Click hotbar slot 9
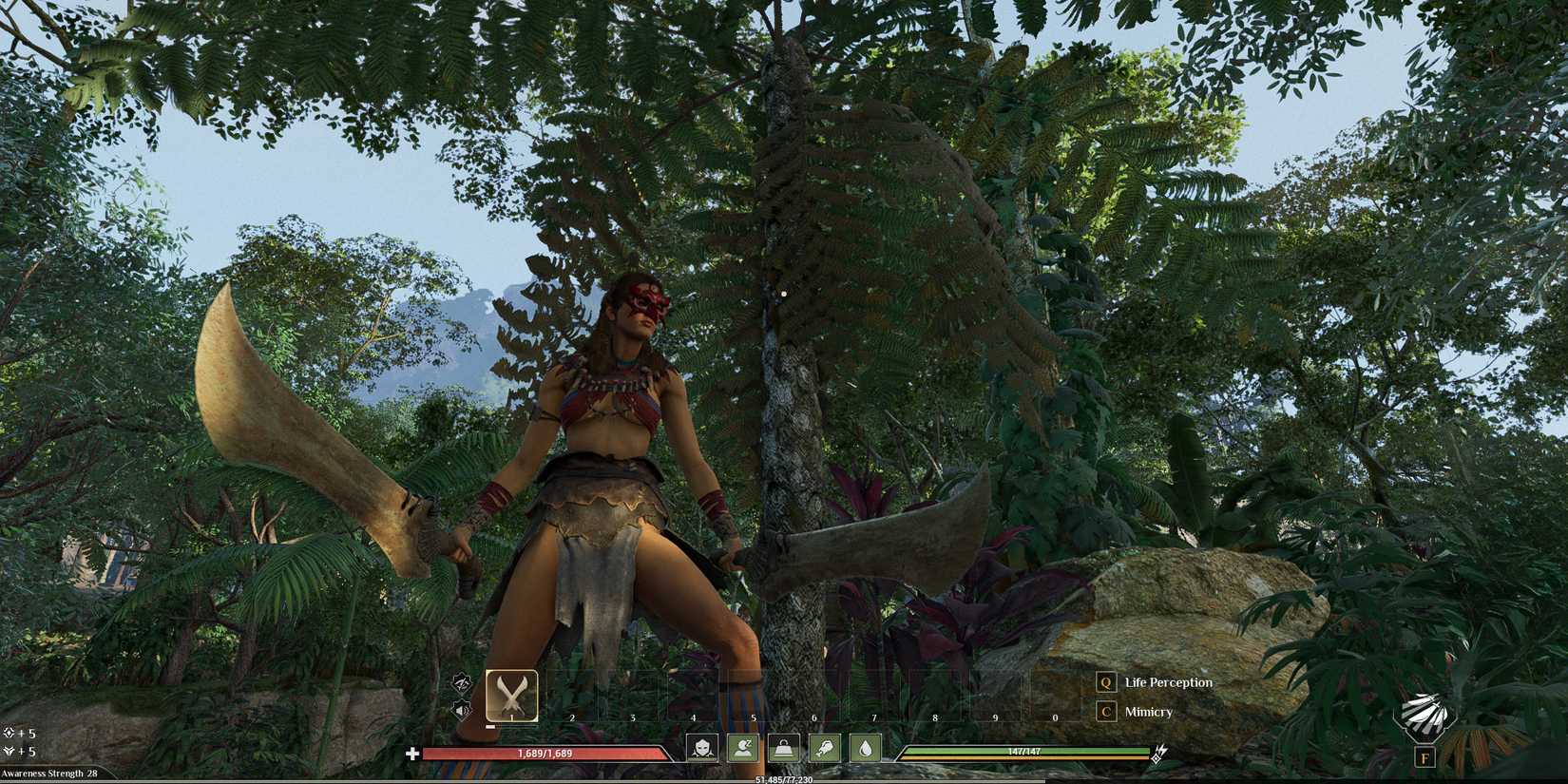The height and width of the screenshot is (784, 1568). pos(994,697)
